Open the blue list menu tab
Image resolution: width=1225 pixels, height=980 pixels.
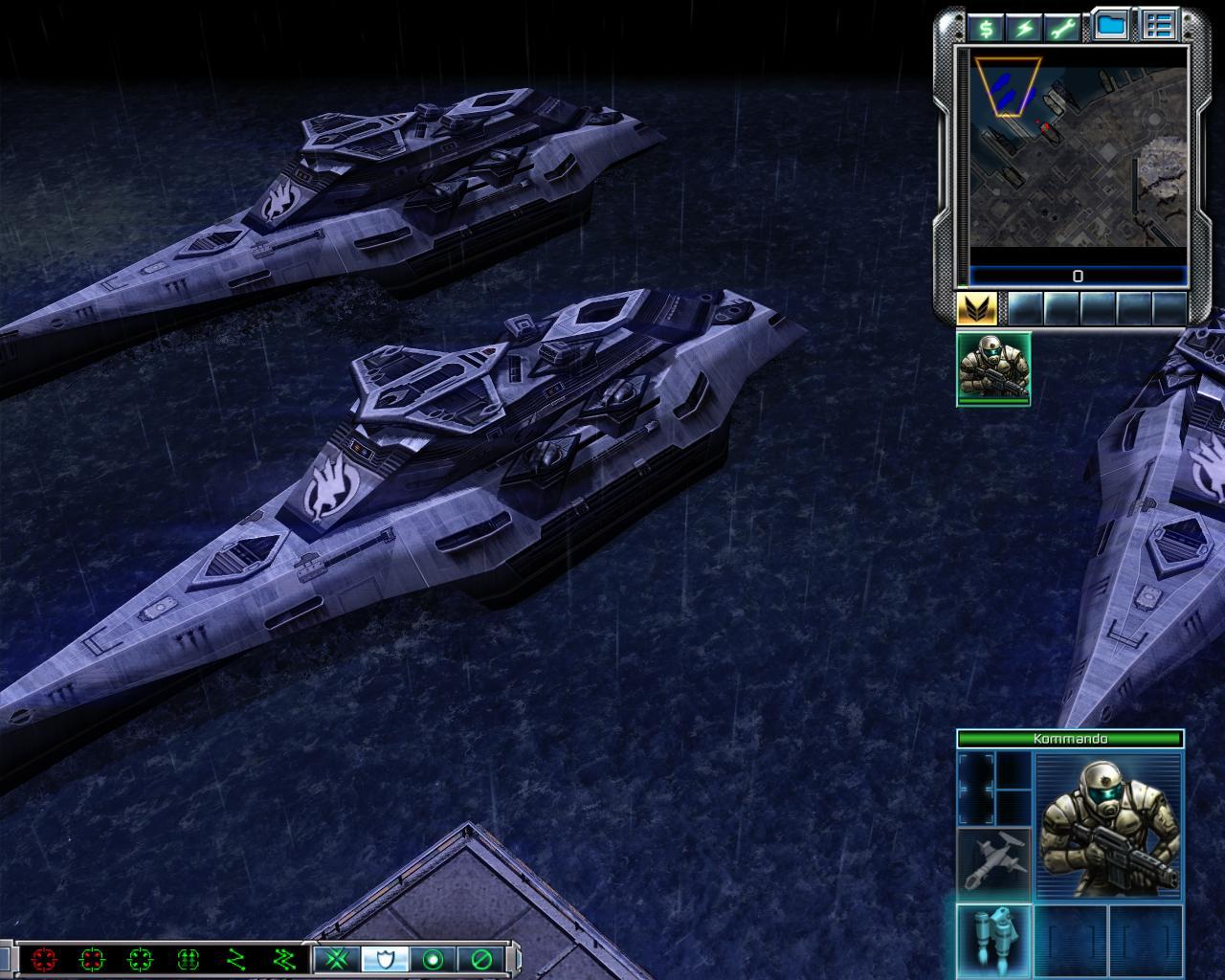click(1159, 26)
